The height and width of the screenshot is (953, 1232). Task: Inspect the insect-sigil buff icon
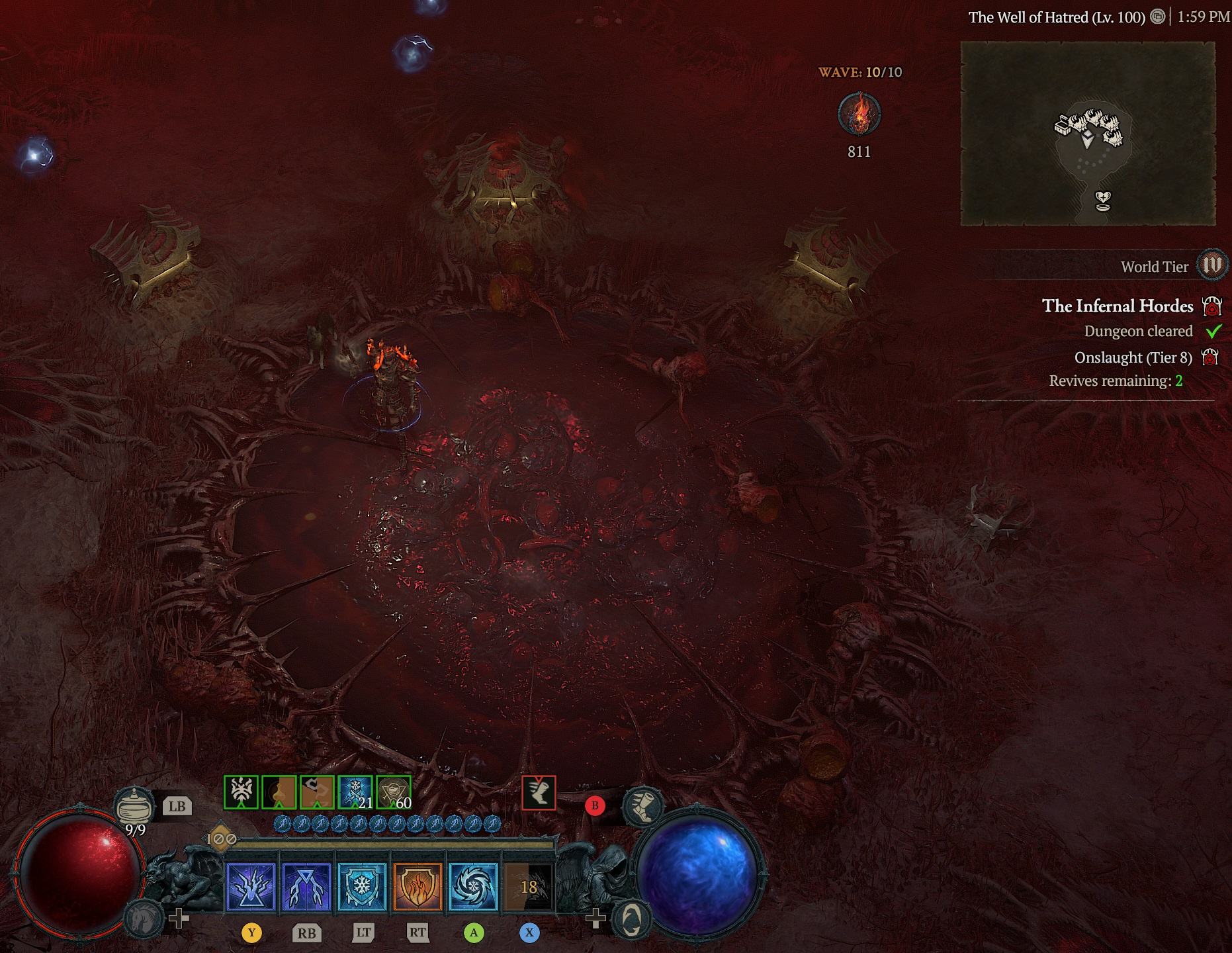click(x=241, y=792)
